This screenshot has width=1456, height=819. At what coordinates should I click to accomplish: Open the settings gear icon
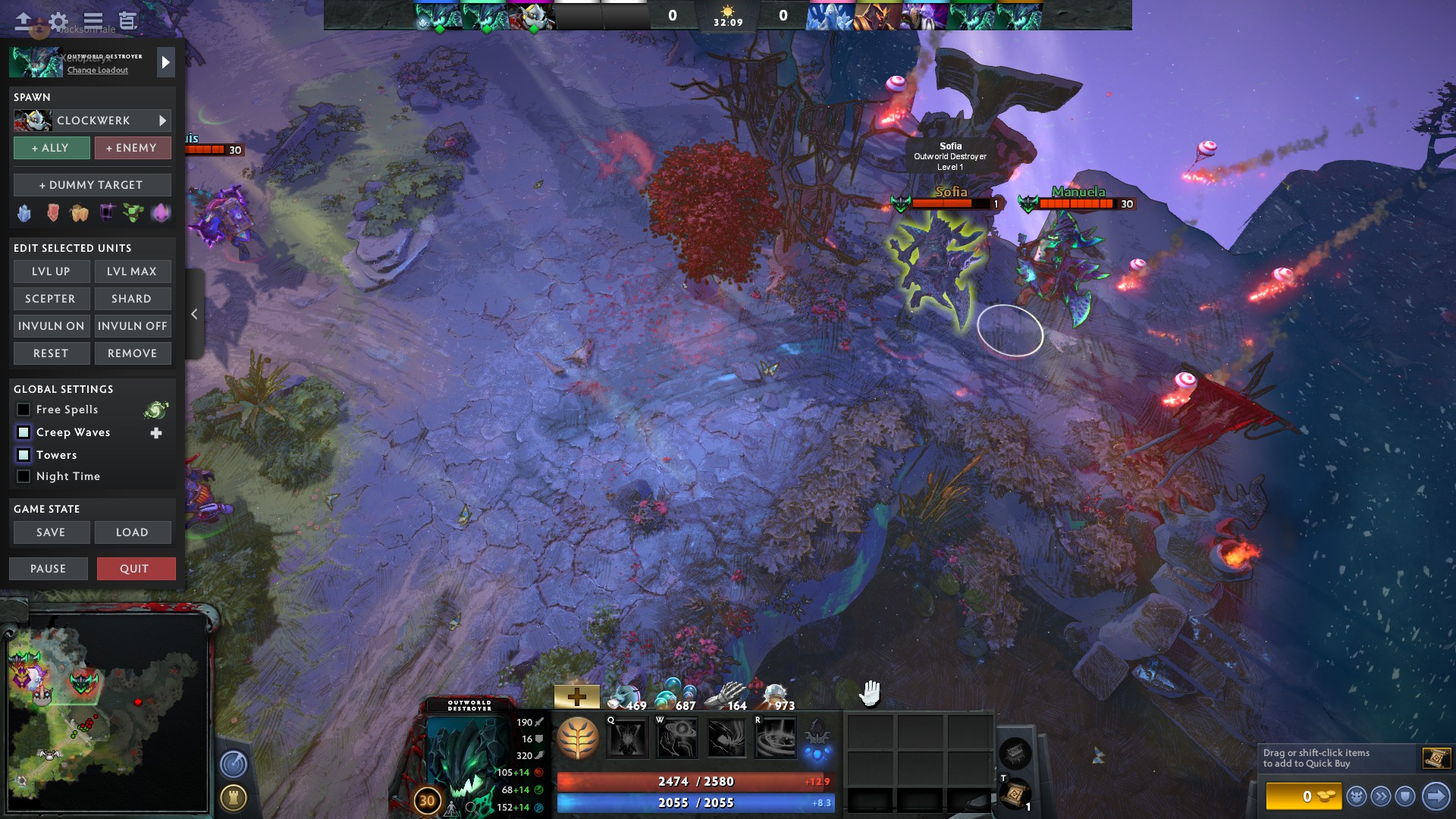point(58,22)
